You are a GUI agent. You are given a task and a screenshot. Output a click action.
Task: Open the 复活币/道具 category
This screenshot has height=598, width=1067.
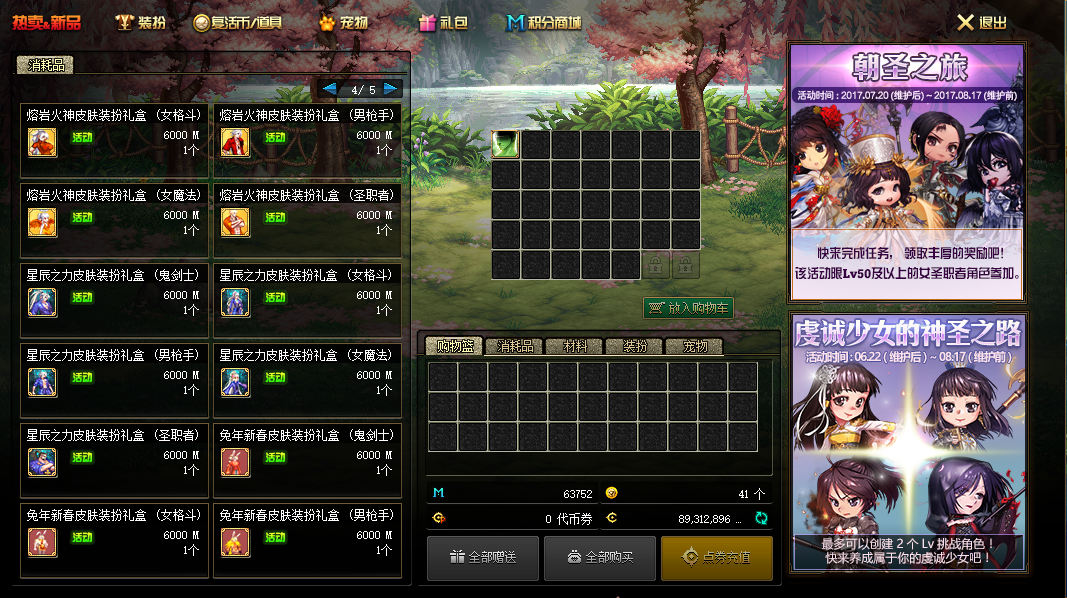point(238,22)
